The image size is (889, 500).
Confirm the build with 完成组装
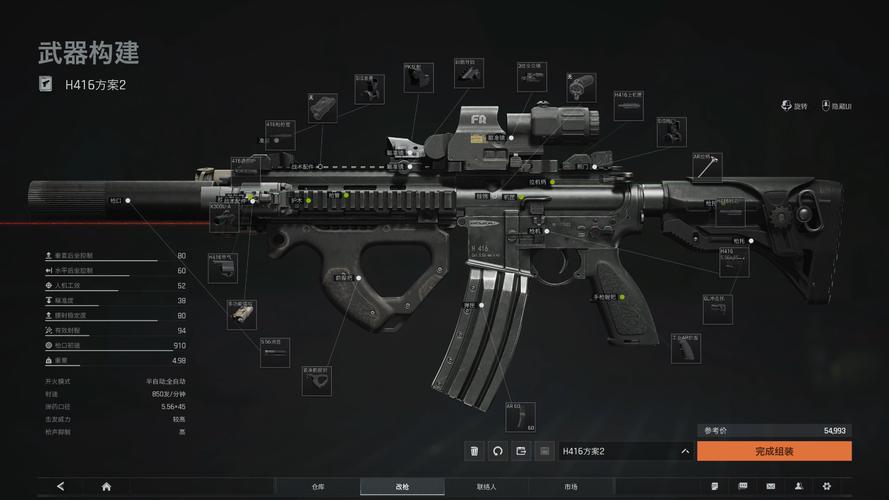click(x=774, y=451)
